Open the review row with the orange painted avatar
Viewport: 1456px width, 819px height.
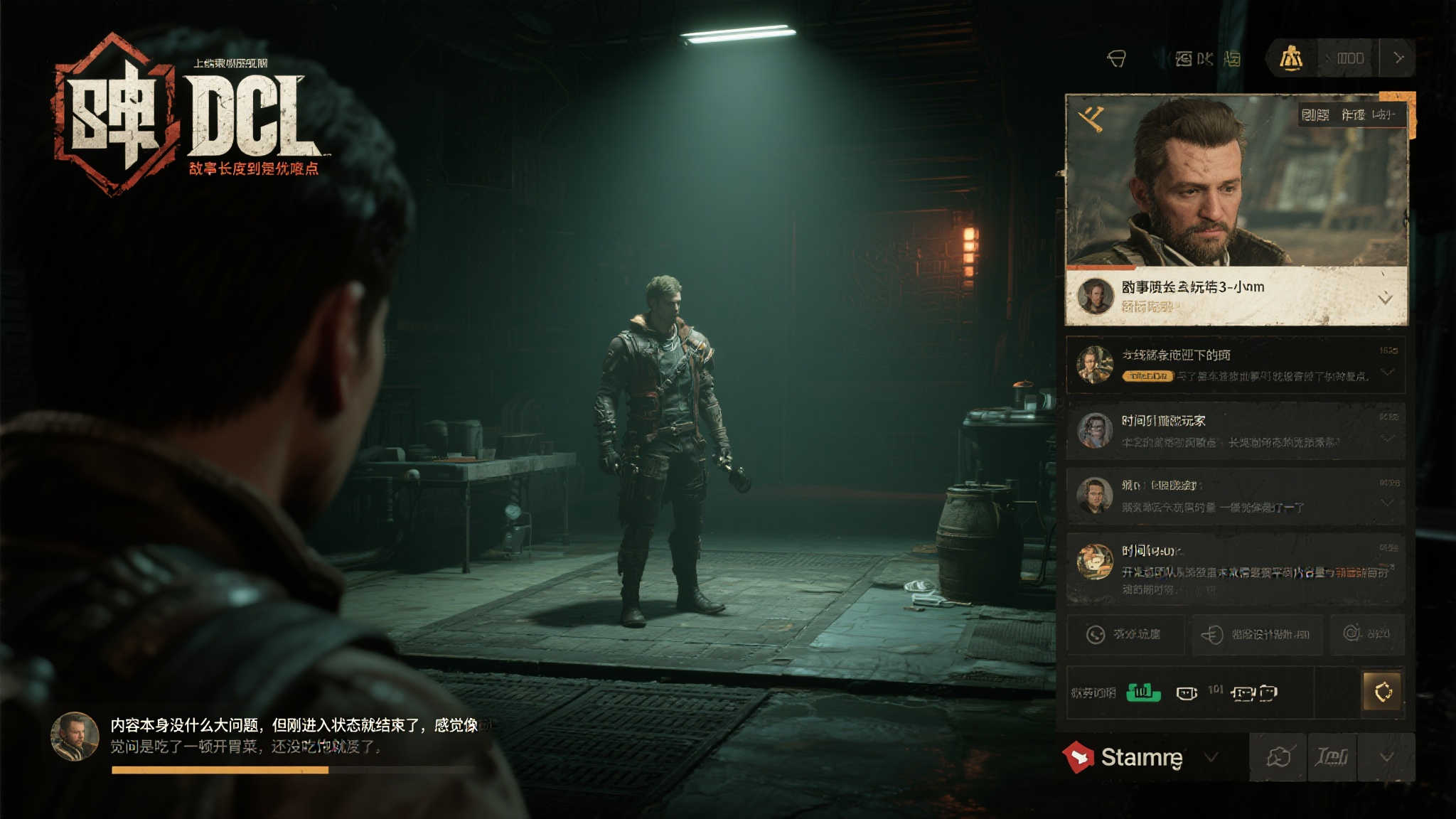[1236, 569]
